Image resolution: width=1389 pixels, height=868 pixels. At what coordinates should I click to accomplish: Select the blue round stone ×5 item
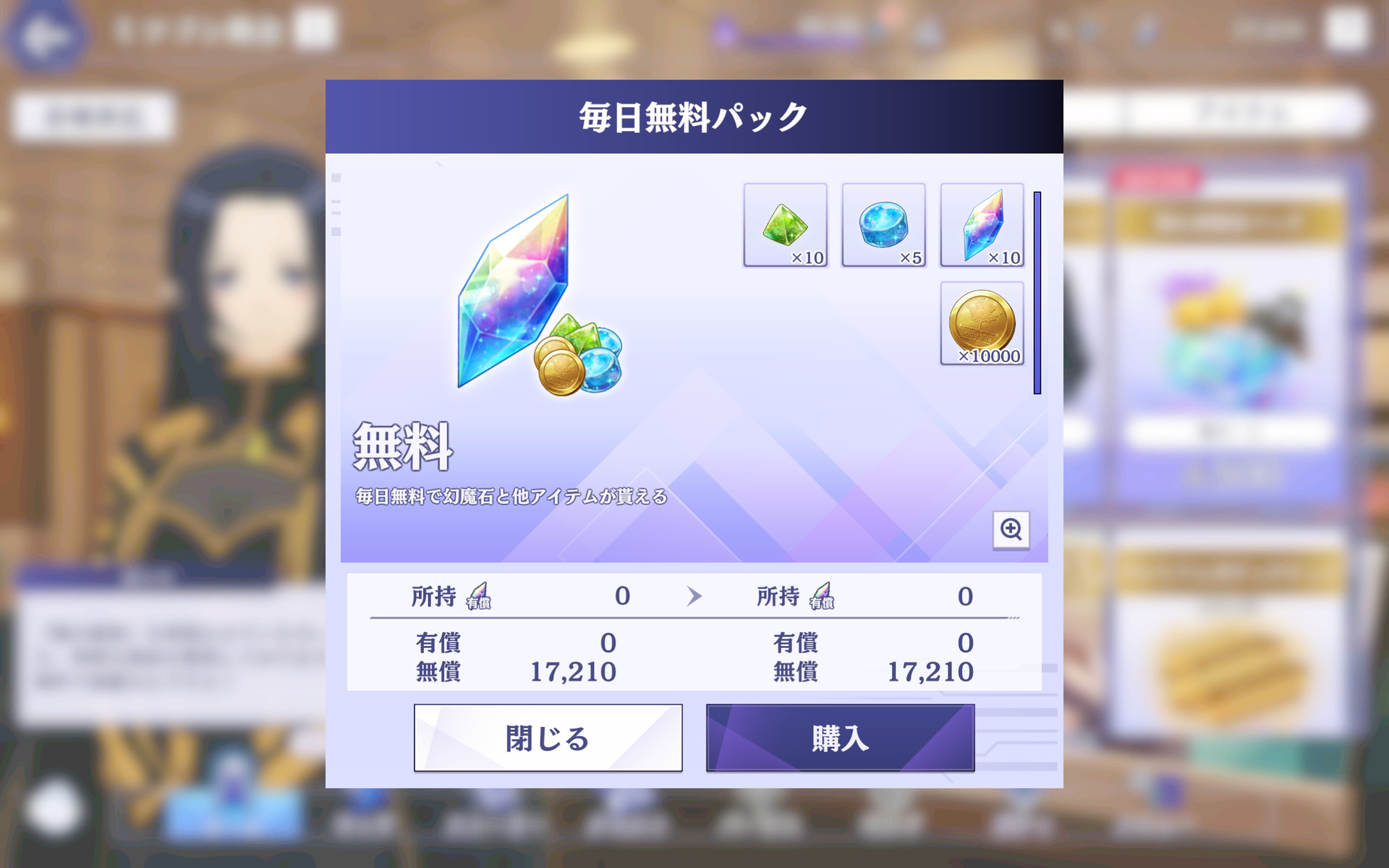pyautogui.click(x=883, y=225)
